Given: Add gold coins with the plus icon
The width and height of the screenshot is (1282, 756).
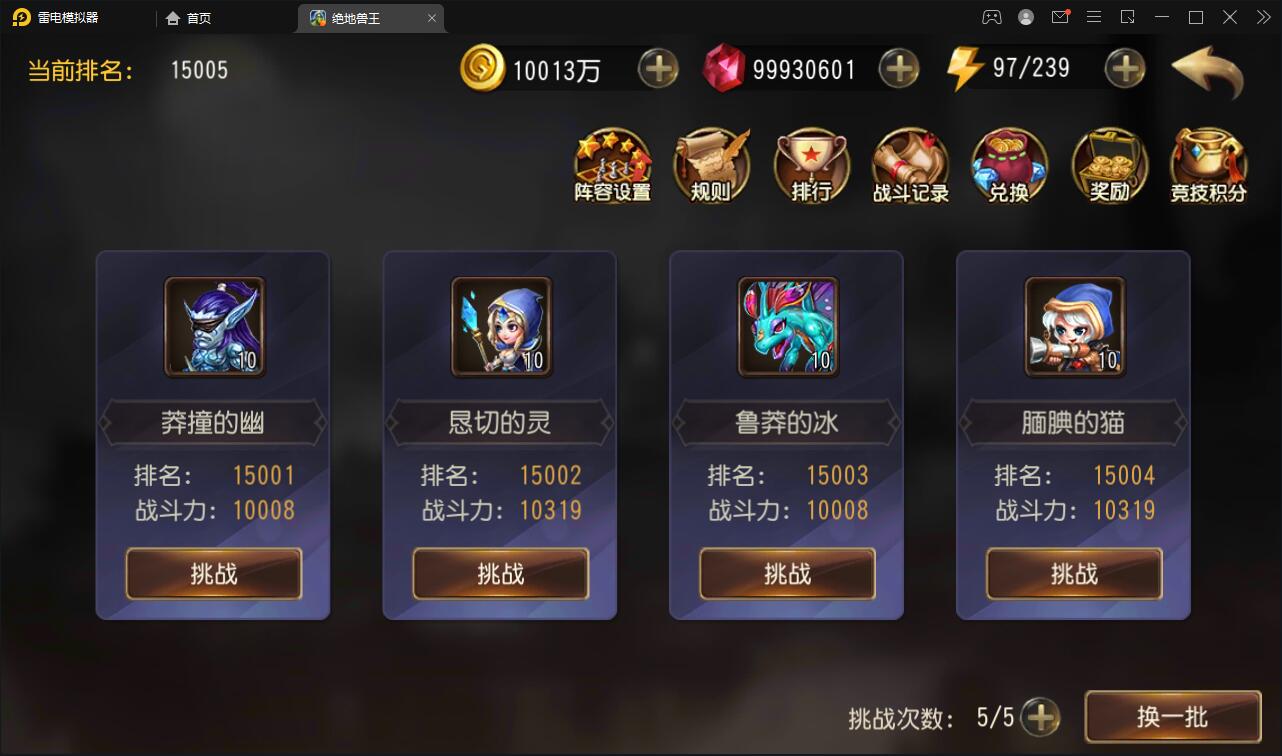Looking at the screenshot, I should (659, 68).
